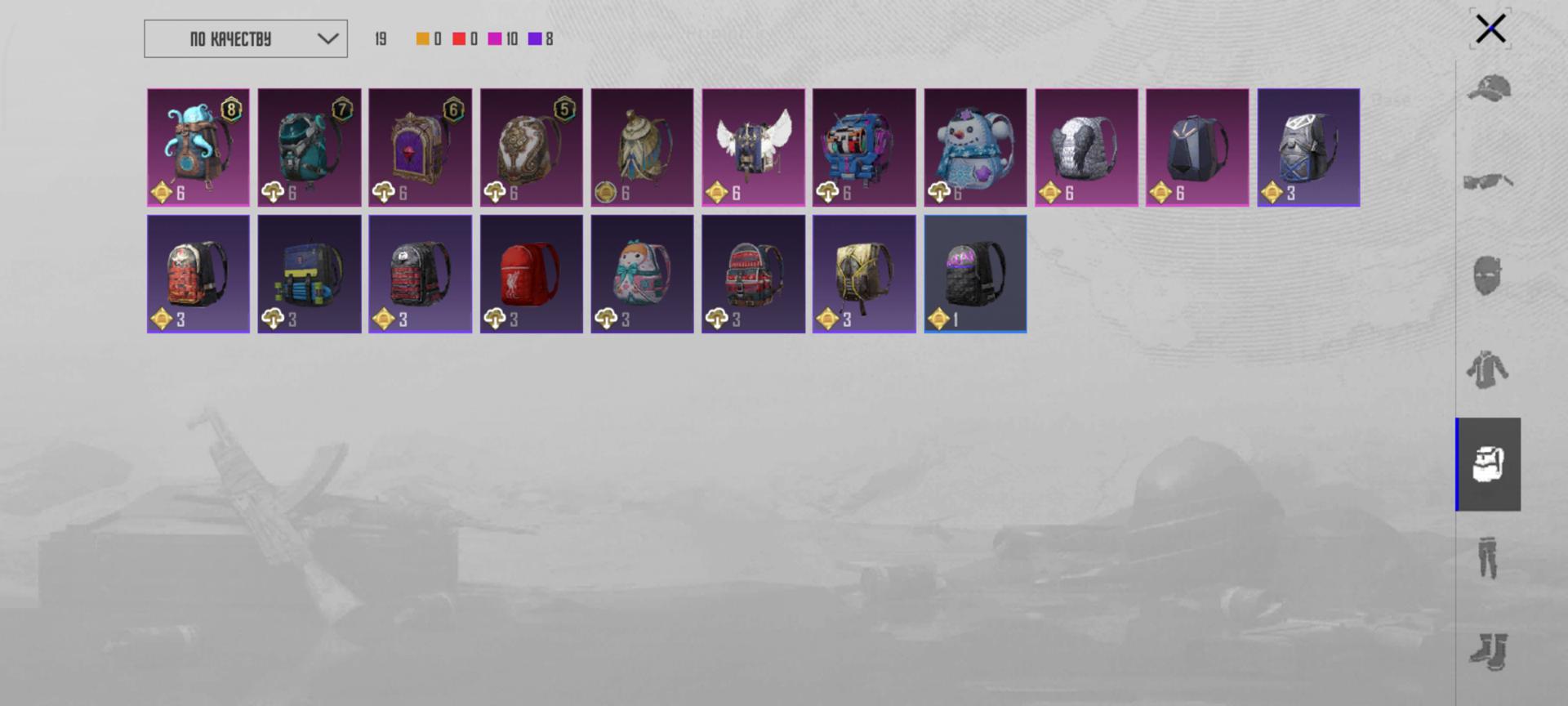Open the shoes category tab

coord(1489,652)
